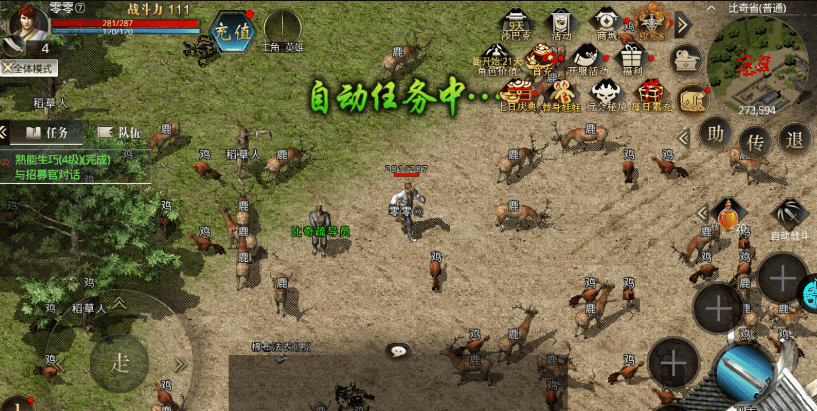The image size is (817, 411).
Task: Toggle the 全体模式 attack mode
Action: pyautogui.click(x=30, y=69)
